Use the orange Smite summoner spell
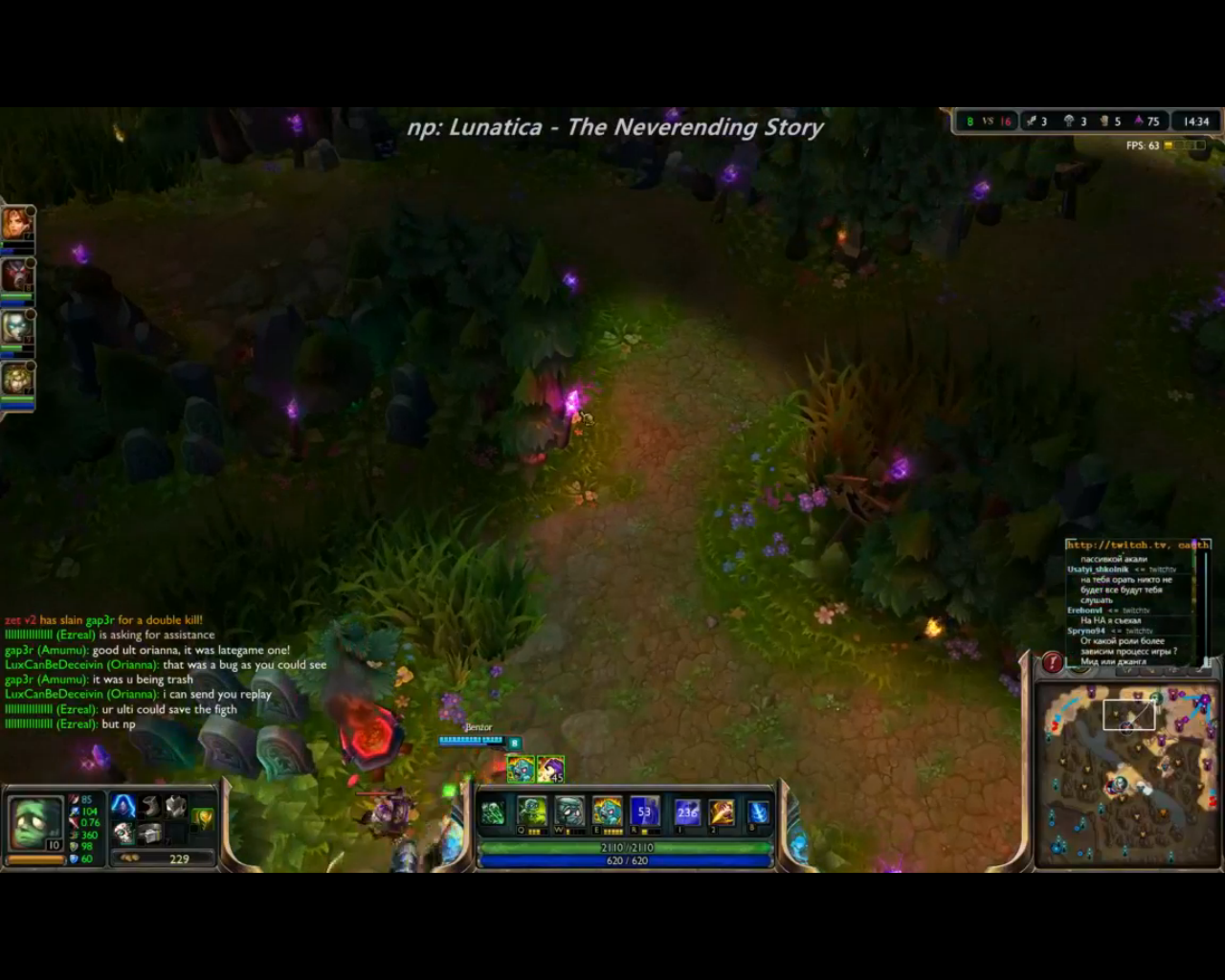1225x980 pixels. tap(722, 812)
